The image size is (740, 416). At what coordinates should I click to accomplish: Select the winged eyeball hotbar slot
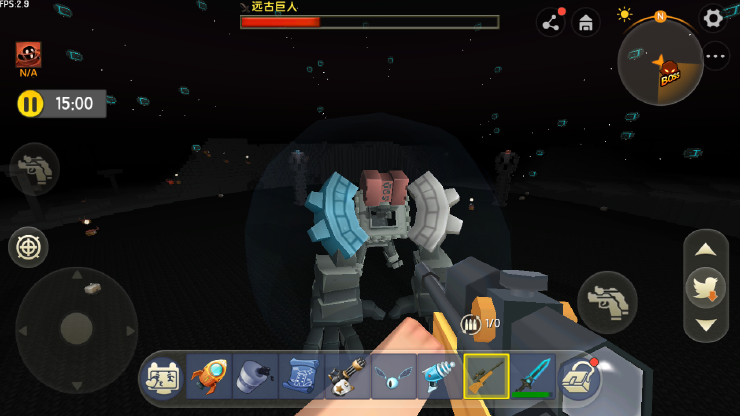click(x=393, y=377)
